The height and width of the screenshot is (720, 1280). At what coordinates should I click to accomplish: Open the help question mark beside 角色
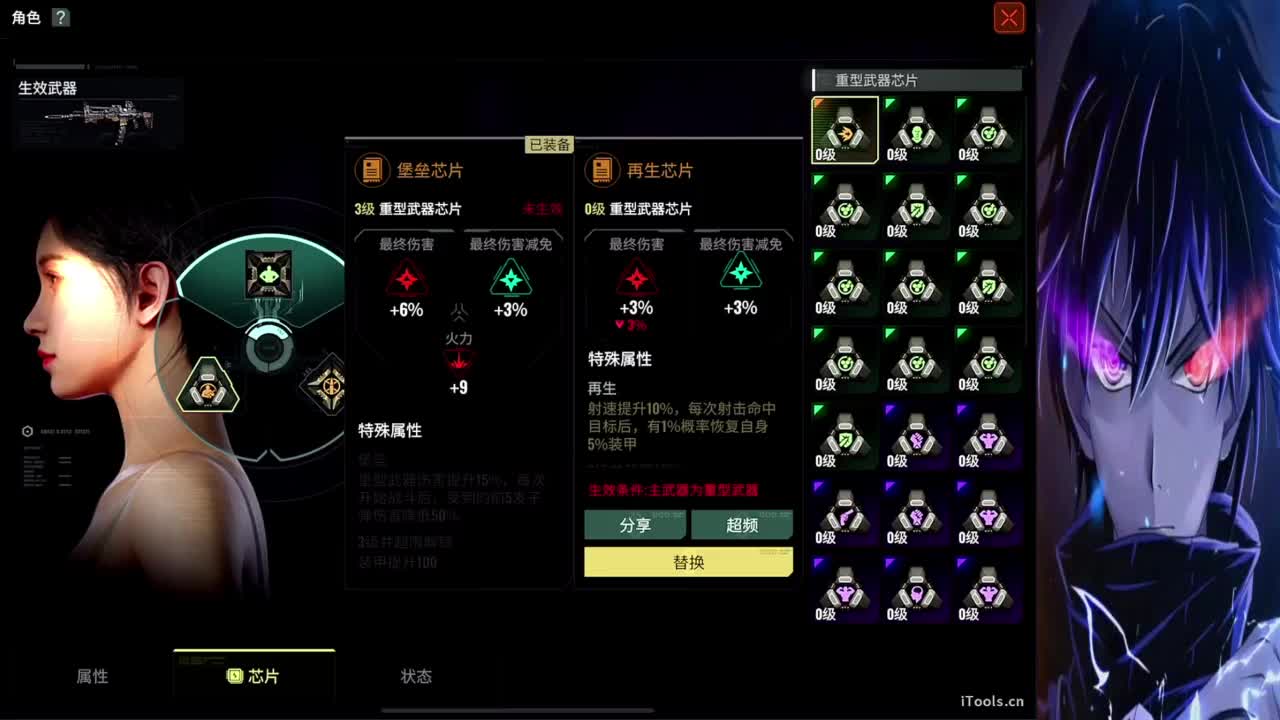point(61,17)
